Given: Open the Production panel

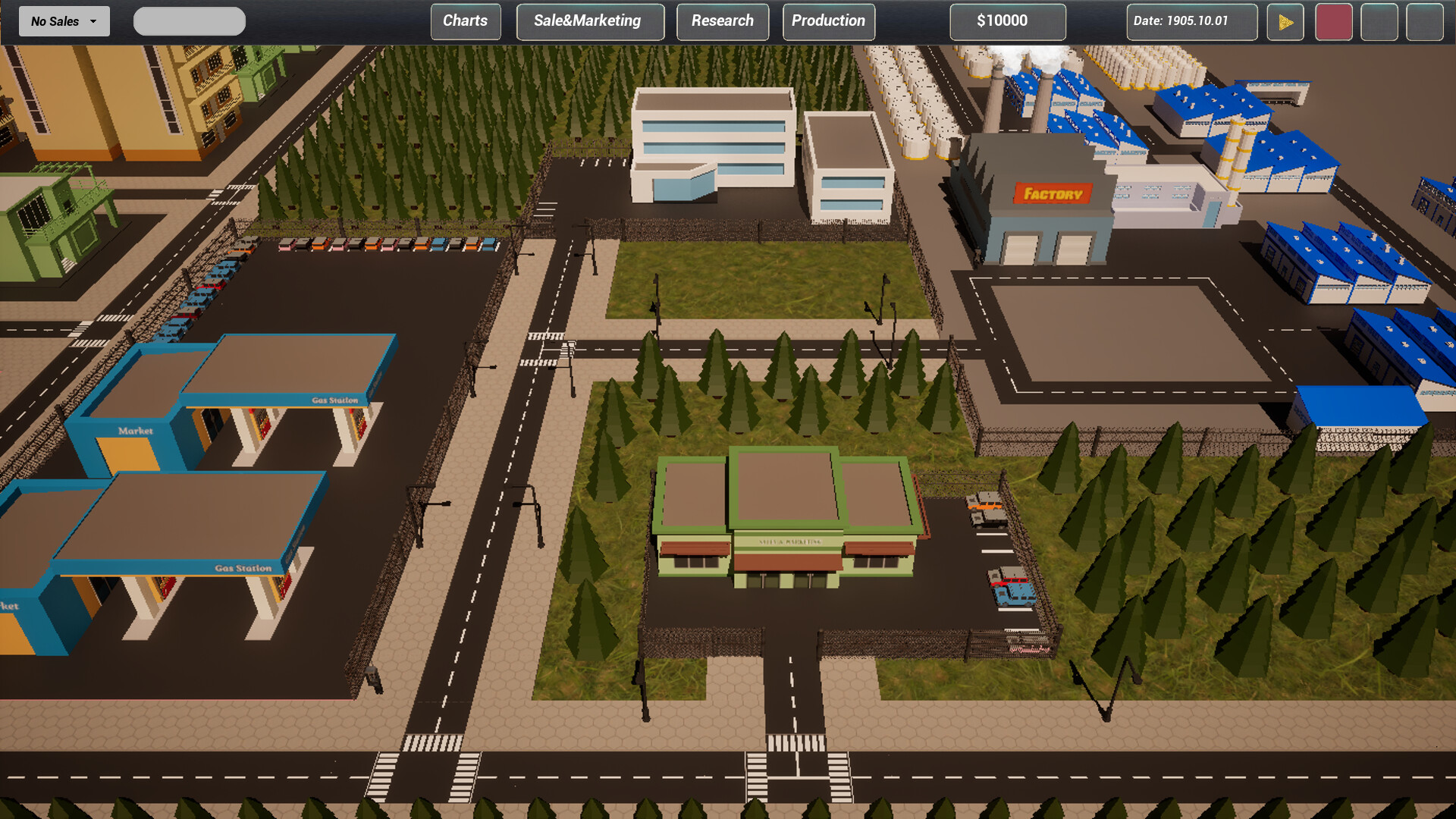Looking at the screenshot, I should coord(828,20).
